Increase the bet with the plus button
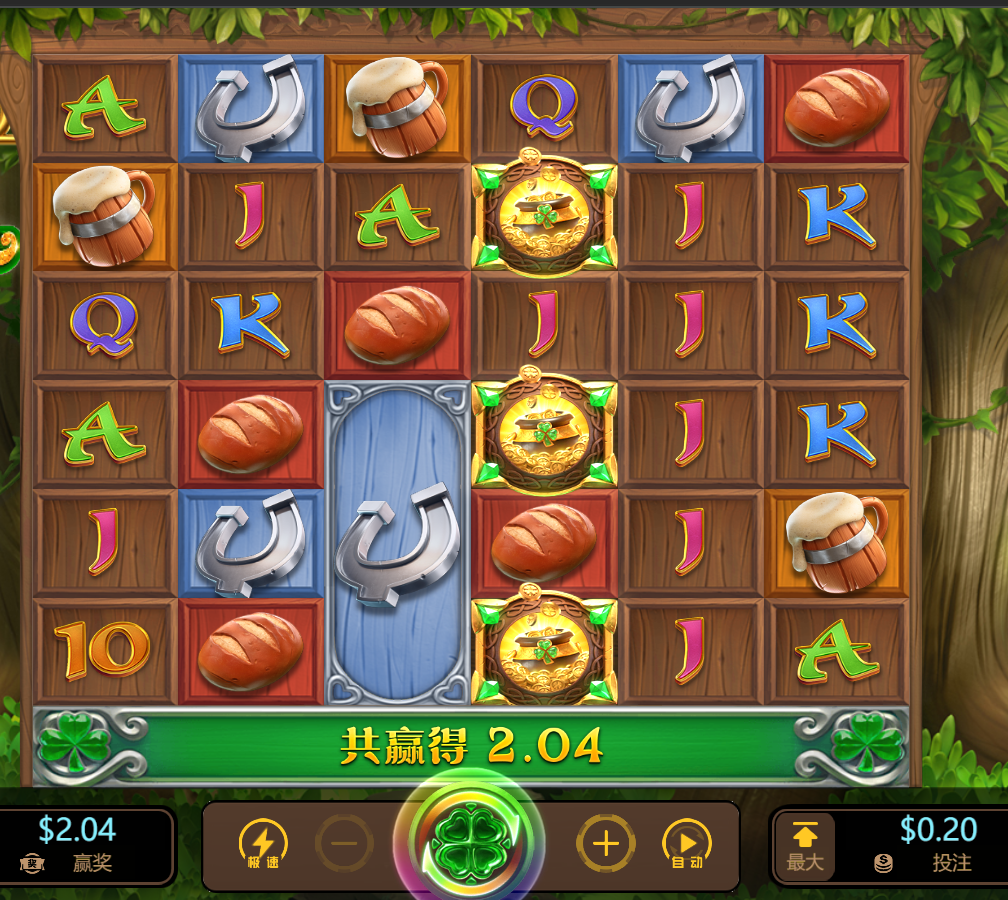The height and width of the screenshot is (900, 1008). (606, 845)
